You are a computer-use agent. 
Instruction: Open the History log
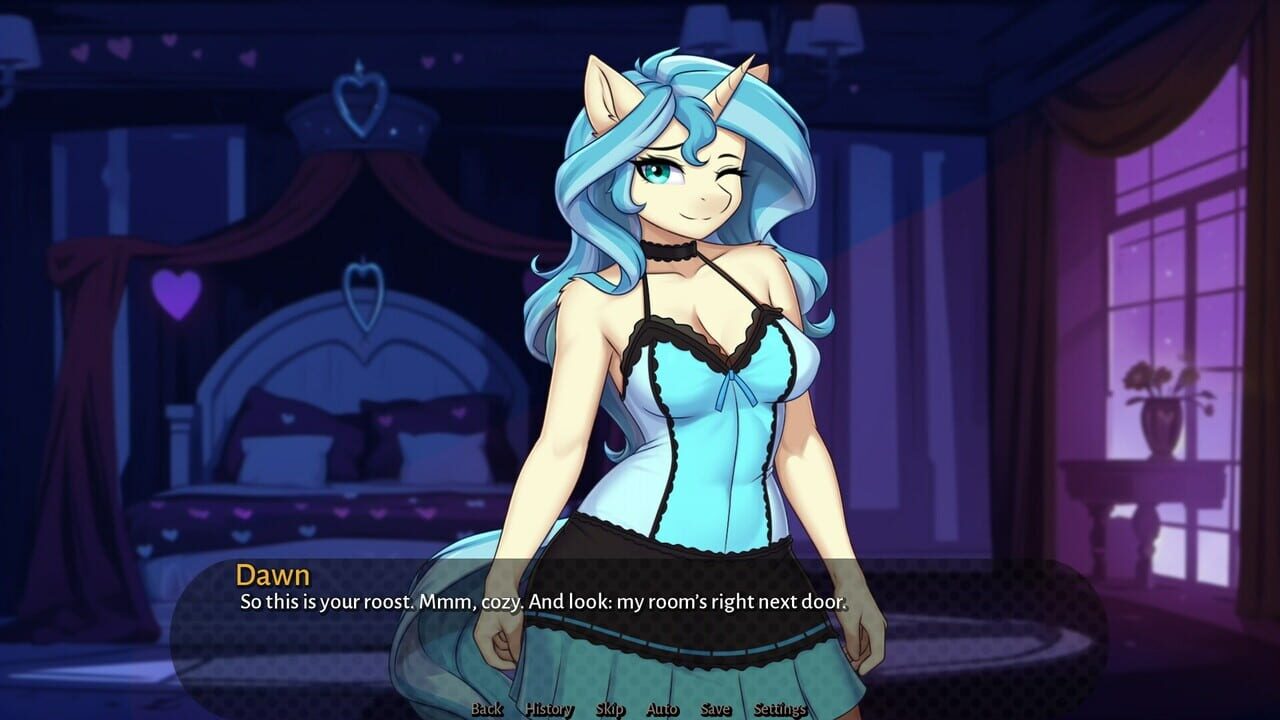[x=547, y=708]
